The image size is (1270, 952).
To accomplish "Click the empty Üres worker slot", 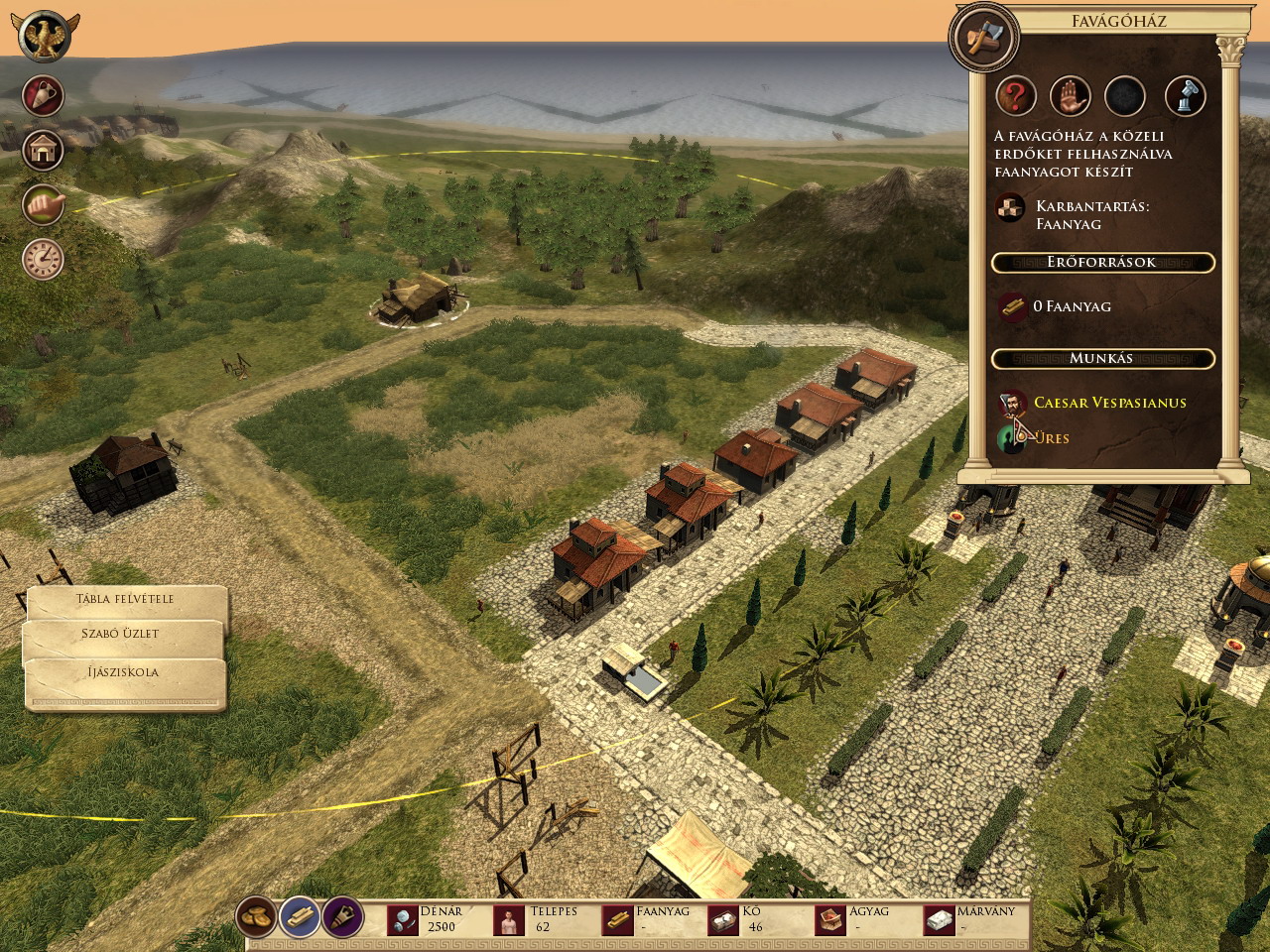I will pyautogui.click(x=1052, y=438).
